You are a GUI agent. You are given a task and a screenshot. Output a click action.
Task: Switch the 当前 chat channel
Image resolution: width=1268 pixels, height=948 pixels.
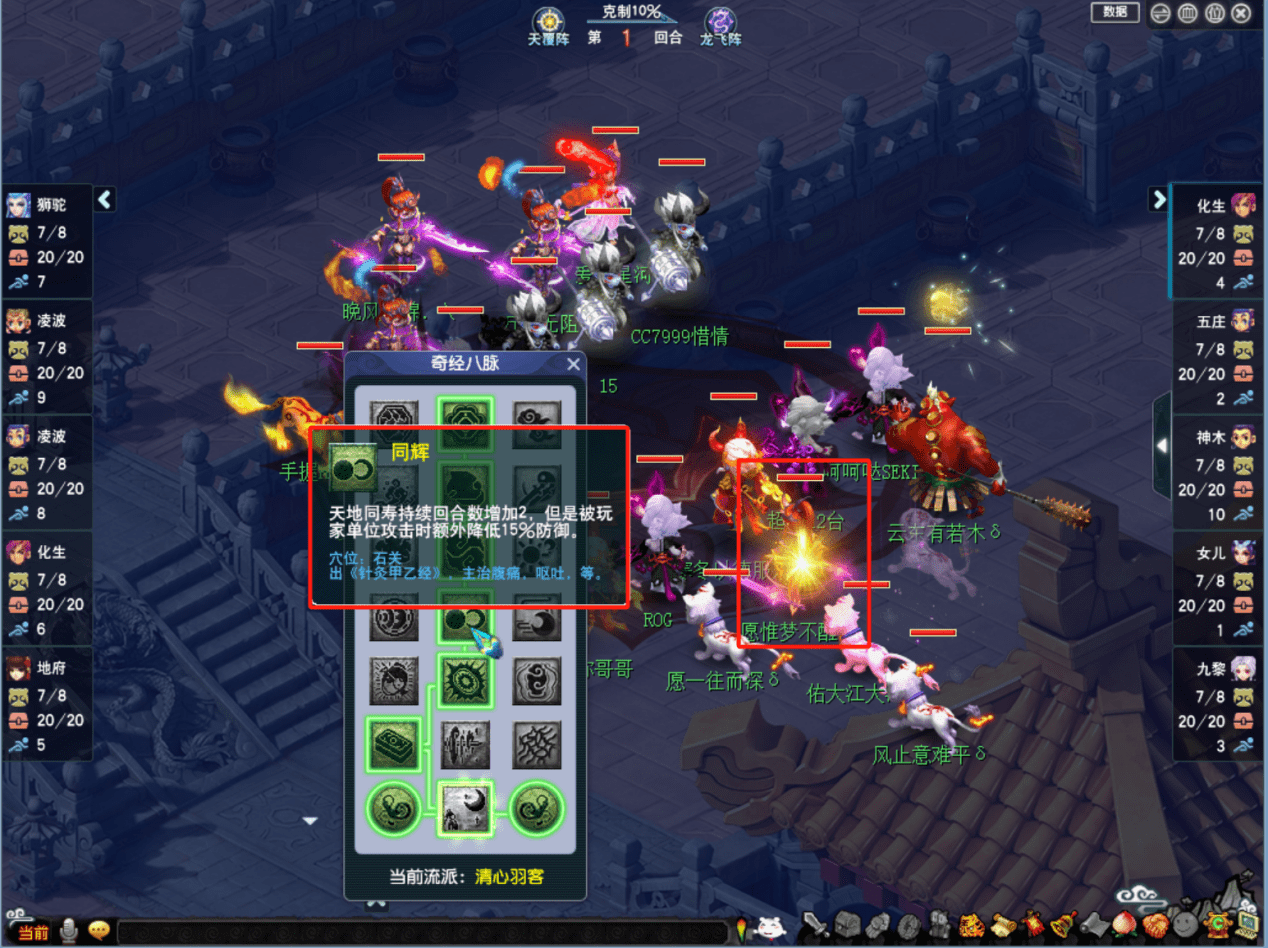[x=33, y=932]
